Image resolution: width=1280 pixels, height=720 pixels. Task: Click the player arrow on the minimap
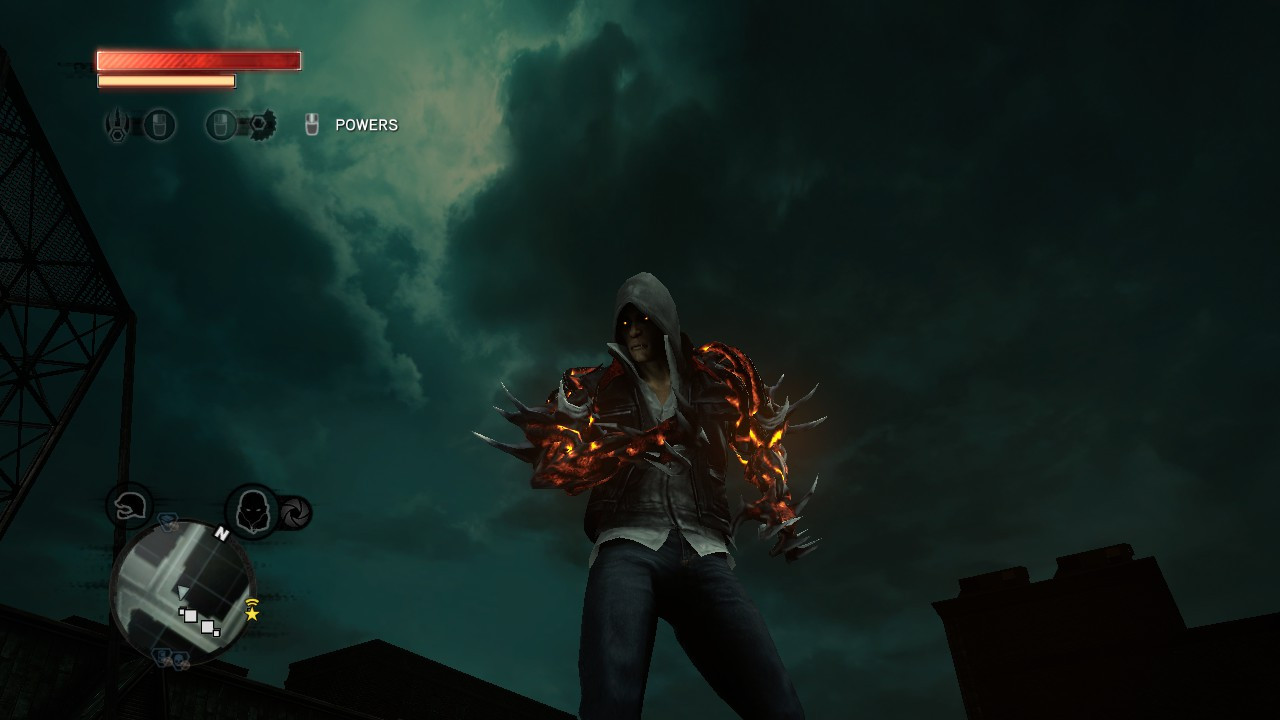pos(182,592)
